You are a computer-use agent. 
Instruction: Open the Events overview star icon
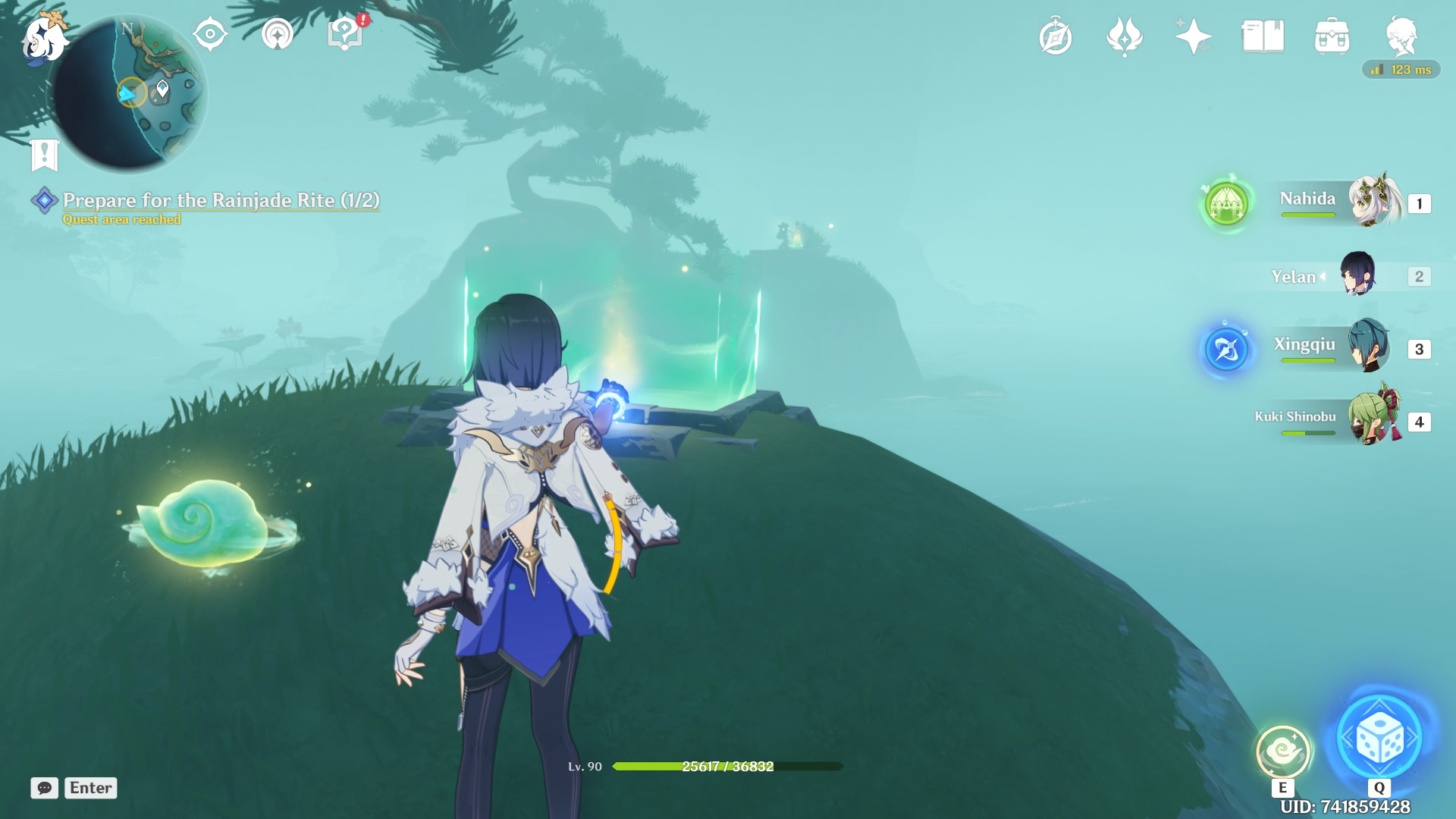[1194, 36]
